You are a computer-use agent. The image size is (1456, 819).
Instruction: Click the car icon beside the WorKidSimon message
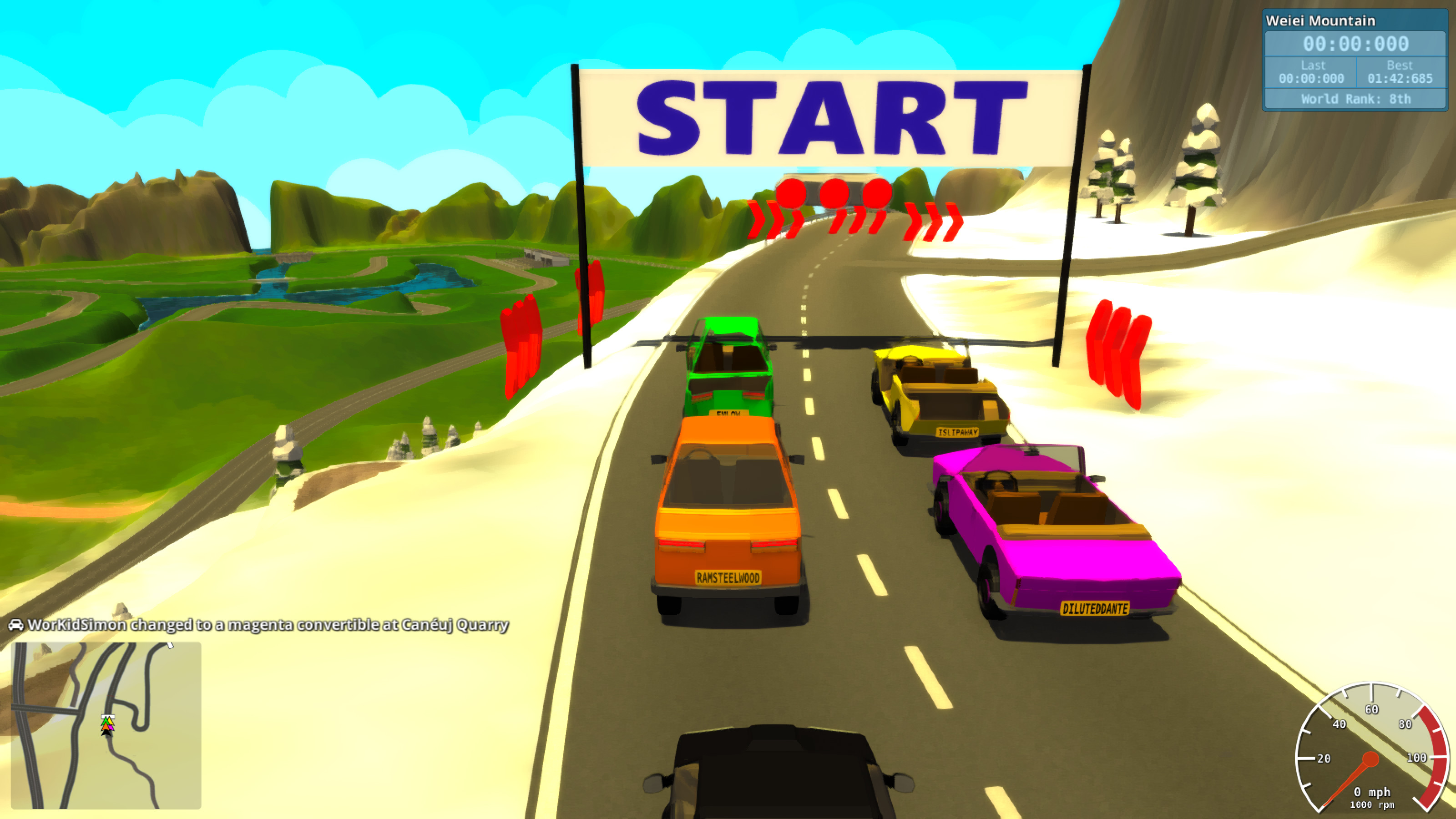click(17, 625)
